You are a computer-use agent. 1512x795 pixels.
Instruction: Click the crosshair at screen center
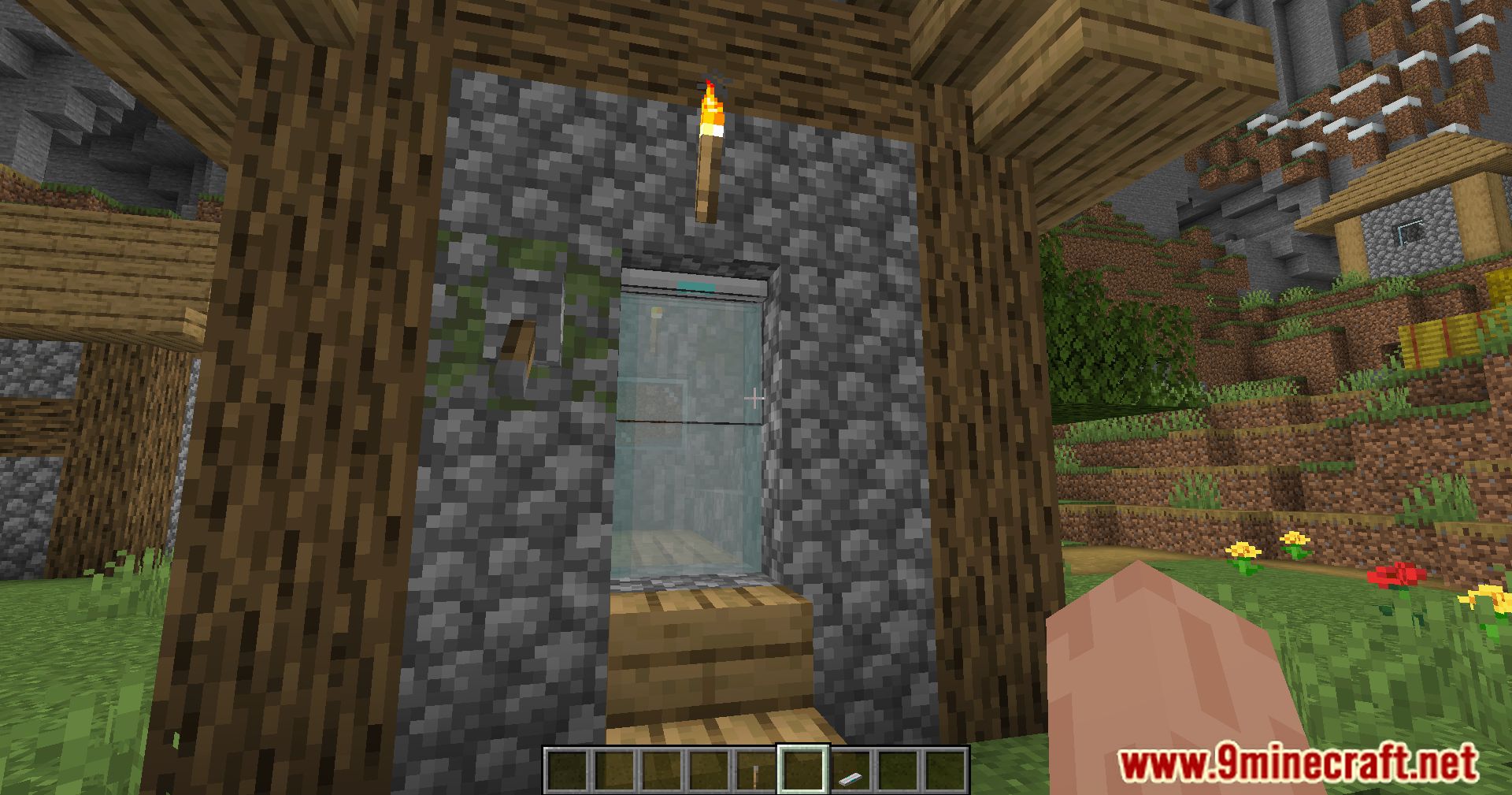[756, 398]
